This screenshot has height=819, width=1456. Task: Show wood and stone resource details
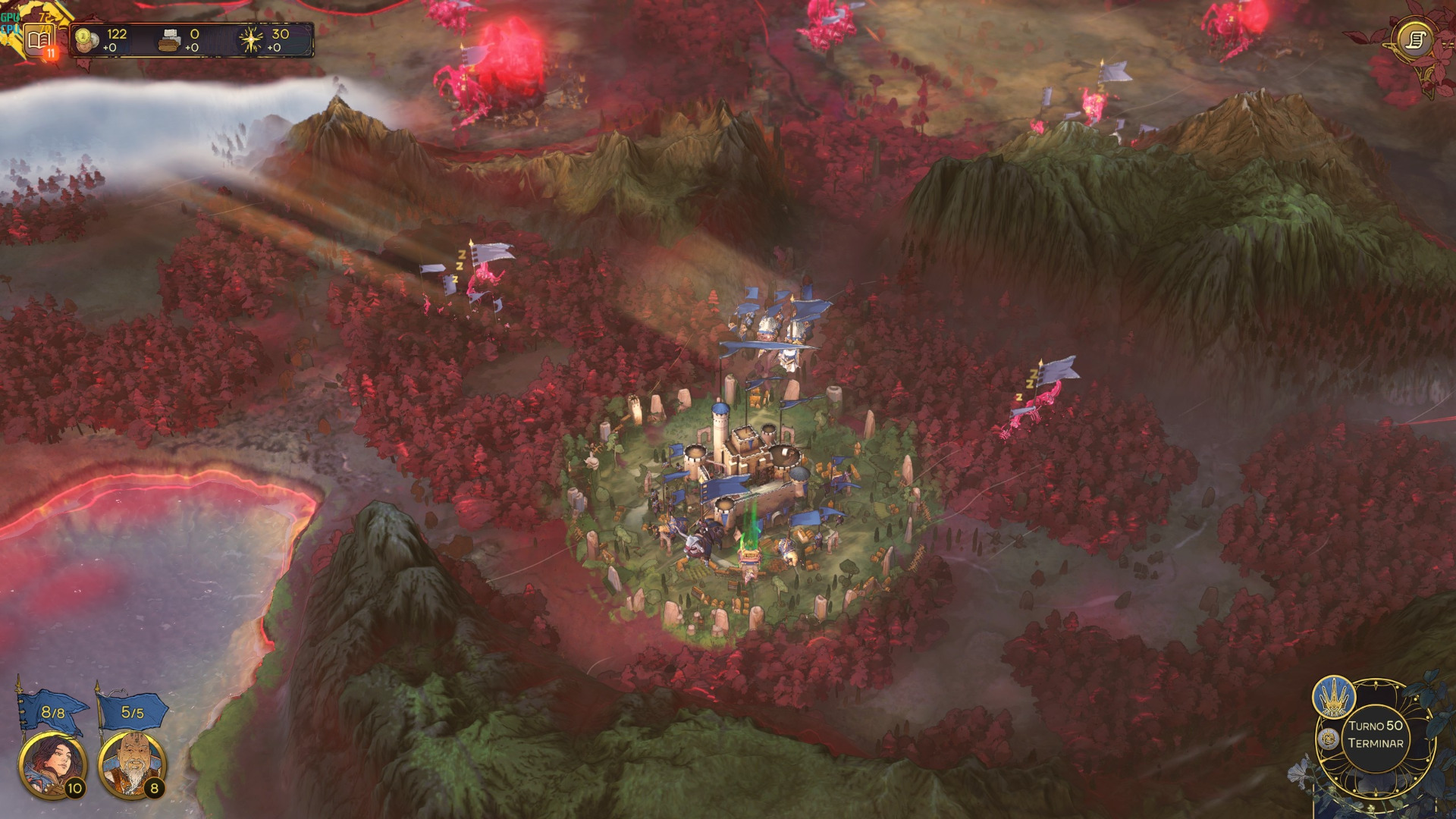pyautogui.click(x=180, y=40)
